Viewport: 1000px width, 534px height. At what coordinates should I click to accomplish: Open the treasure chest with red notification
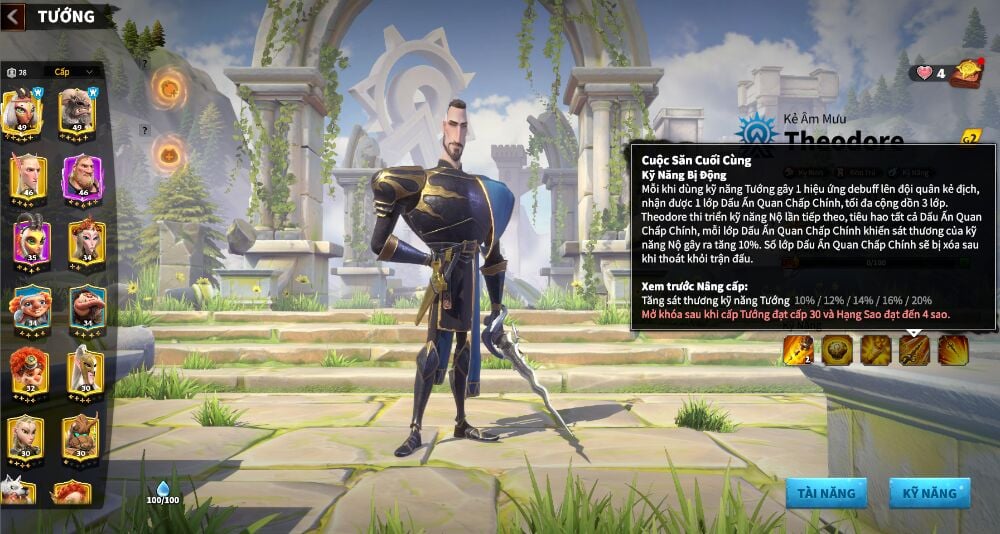(x=966, y=71)
